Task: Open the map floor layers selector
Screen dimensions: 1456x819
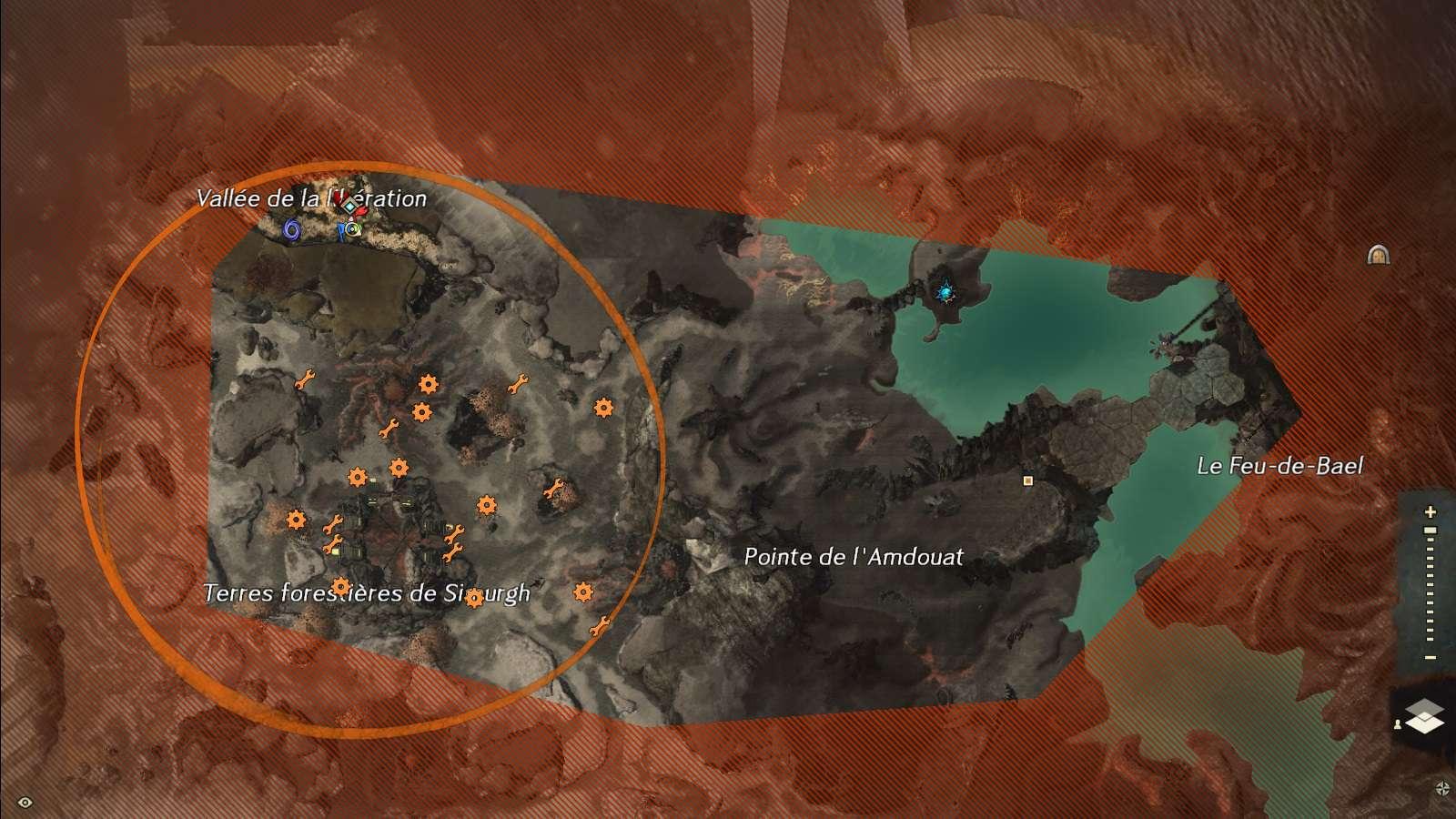Action: [x=1424, y=716]
